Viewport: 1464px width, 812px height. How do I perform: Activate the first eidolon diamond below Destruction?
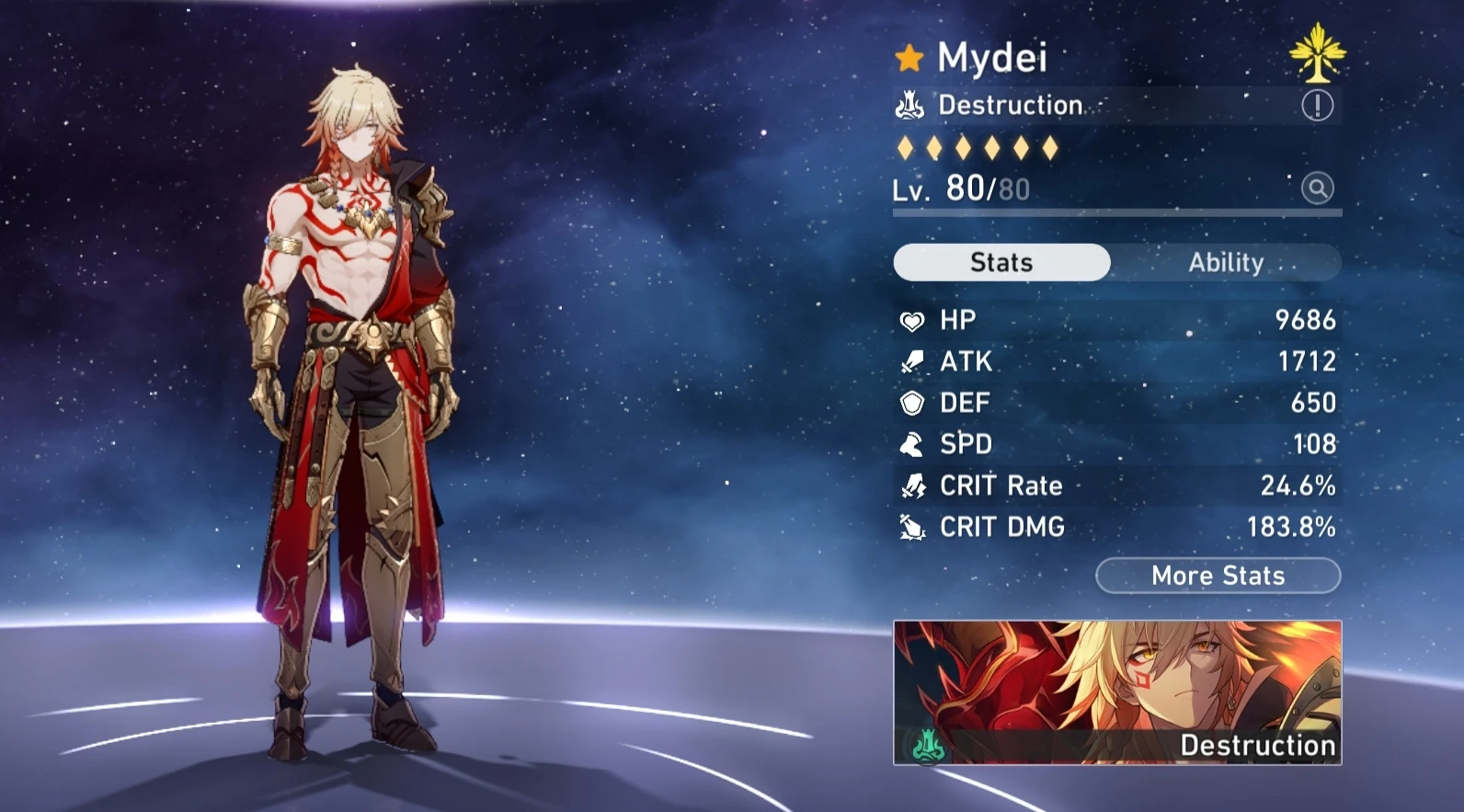[907, 145]
